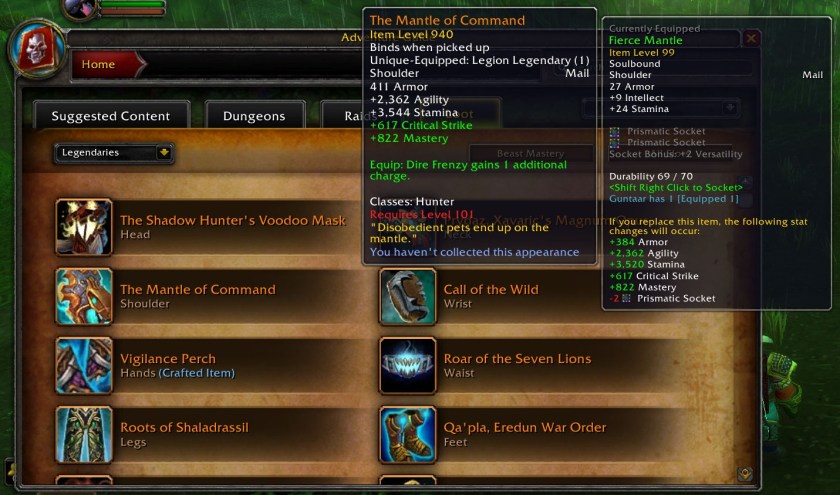The height and width of the screenshot is (495, 840).
Task: Select Qa'pla, Eredun War Order boots
Action: click(524, 428)
